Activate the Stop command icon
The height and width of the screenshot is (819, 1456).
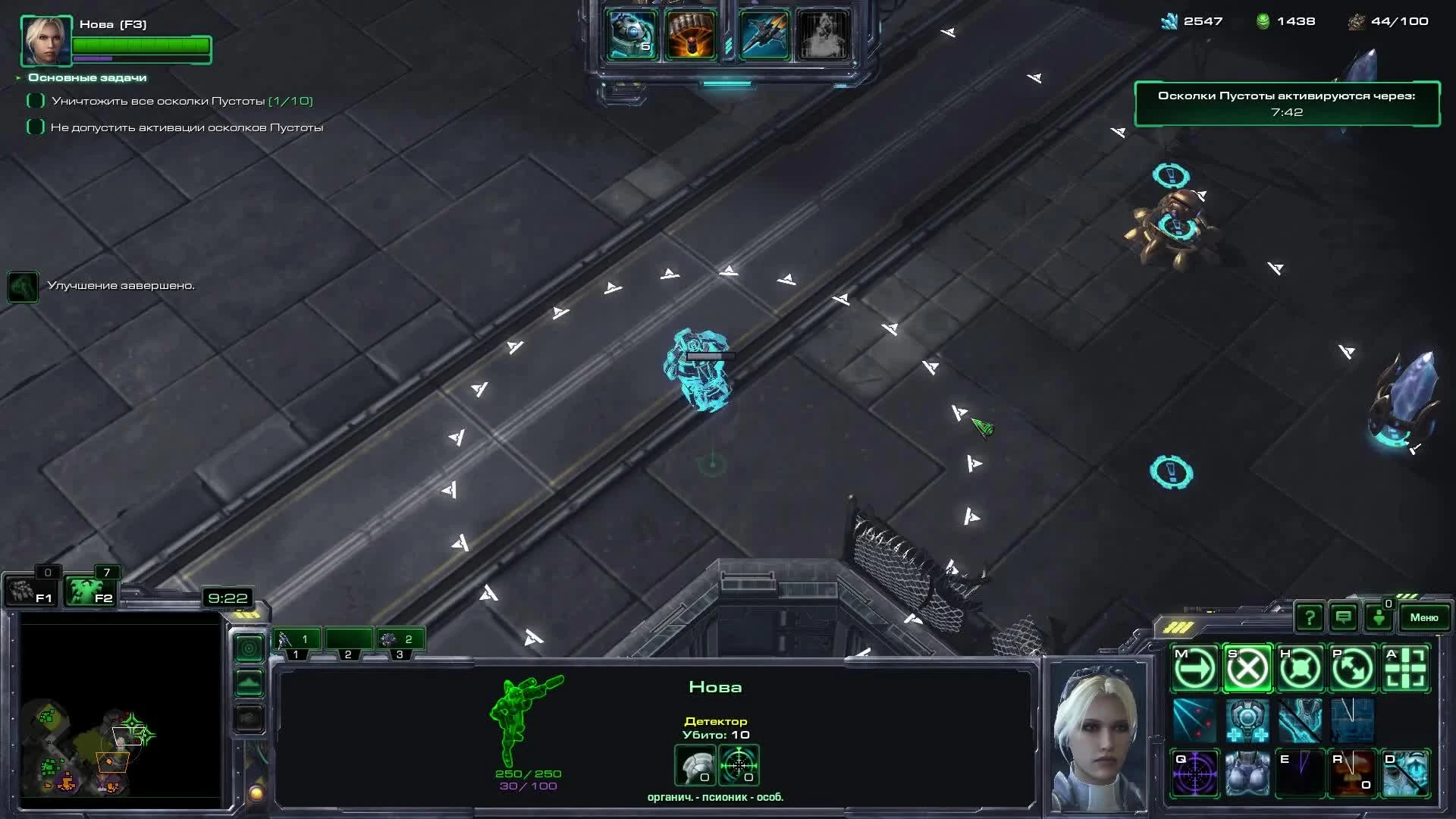(x=1247, y=668)
